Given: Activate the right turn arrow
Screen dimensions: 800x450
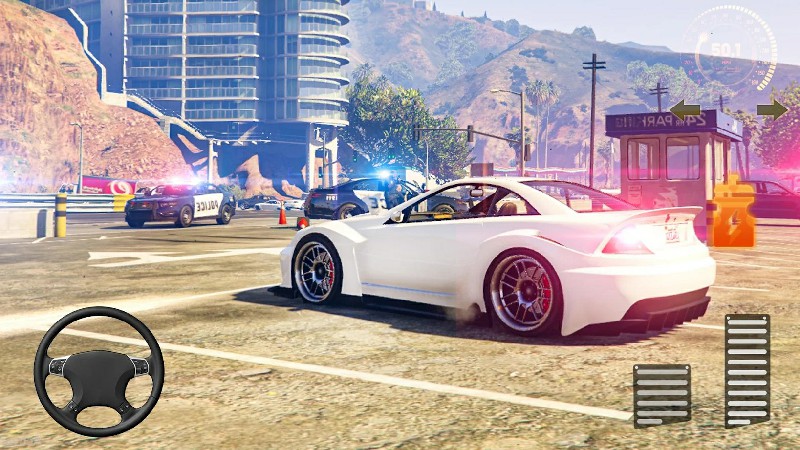Looking at the screenshot, I should (x=771, y=109).
